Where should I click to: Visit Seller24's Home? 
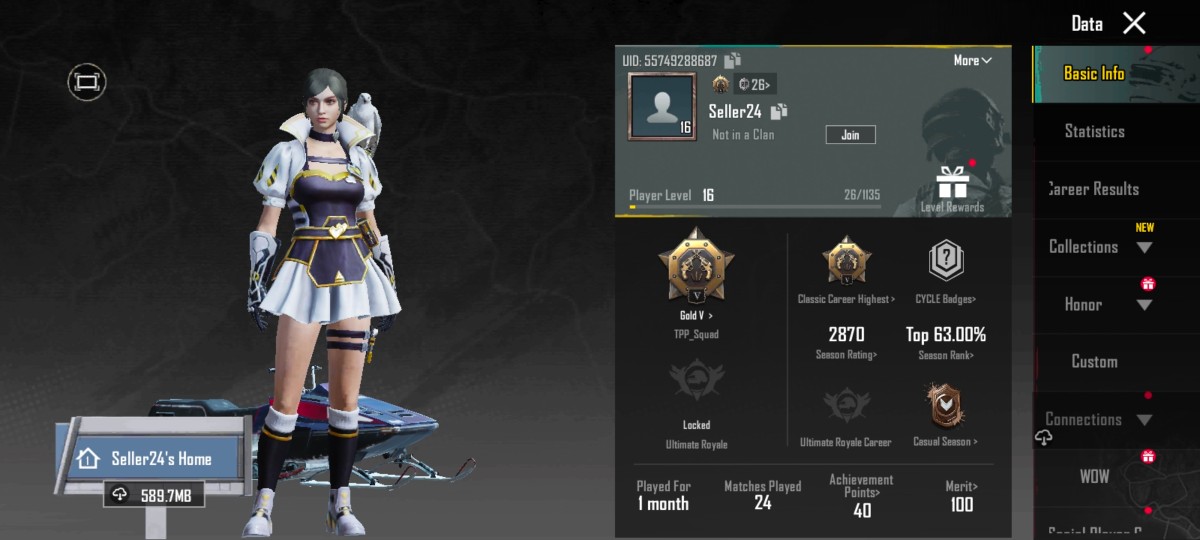pyautogui.click(x=158, y=459)
